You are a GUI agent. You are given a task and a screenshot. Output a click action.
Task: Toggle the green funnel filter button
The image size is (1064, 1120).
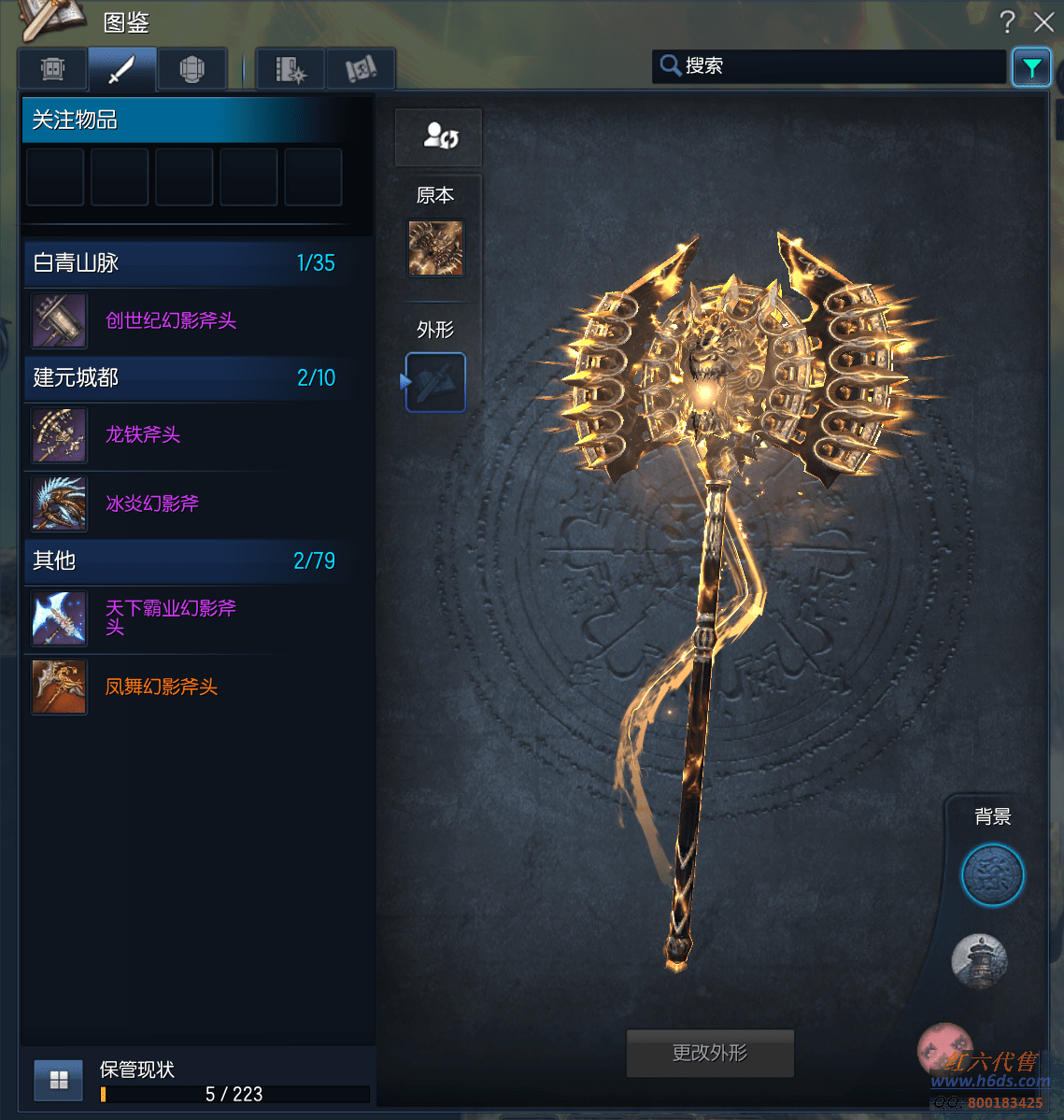[x=1031, y=67]
